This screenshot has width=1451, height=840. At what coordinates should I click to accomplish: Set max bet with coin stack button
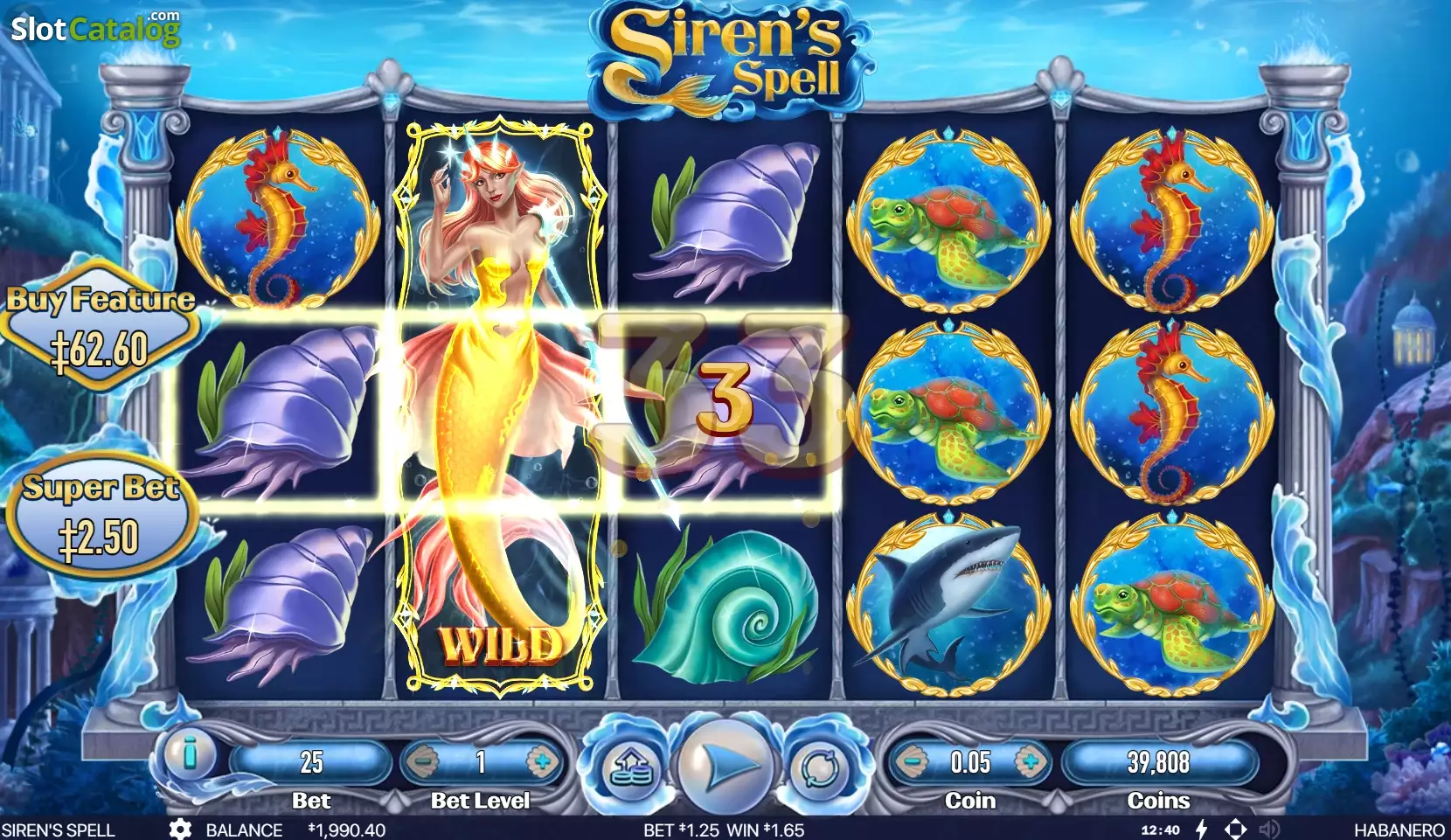tap(628, 770)
